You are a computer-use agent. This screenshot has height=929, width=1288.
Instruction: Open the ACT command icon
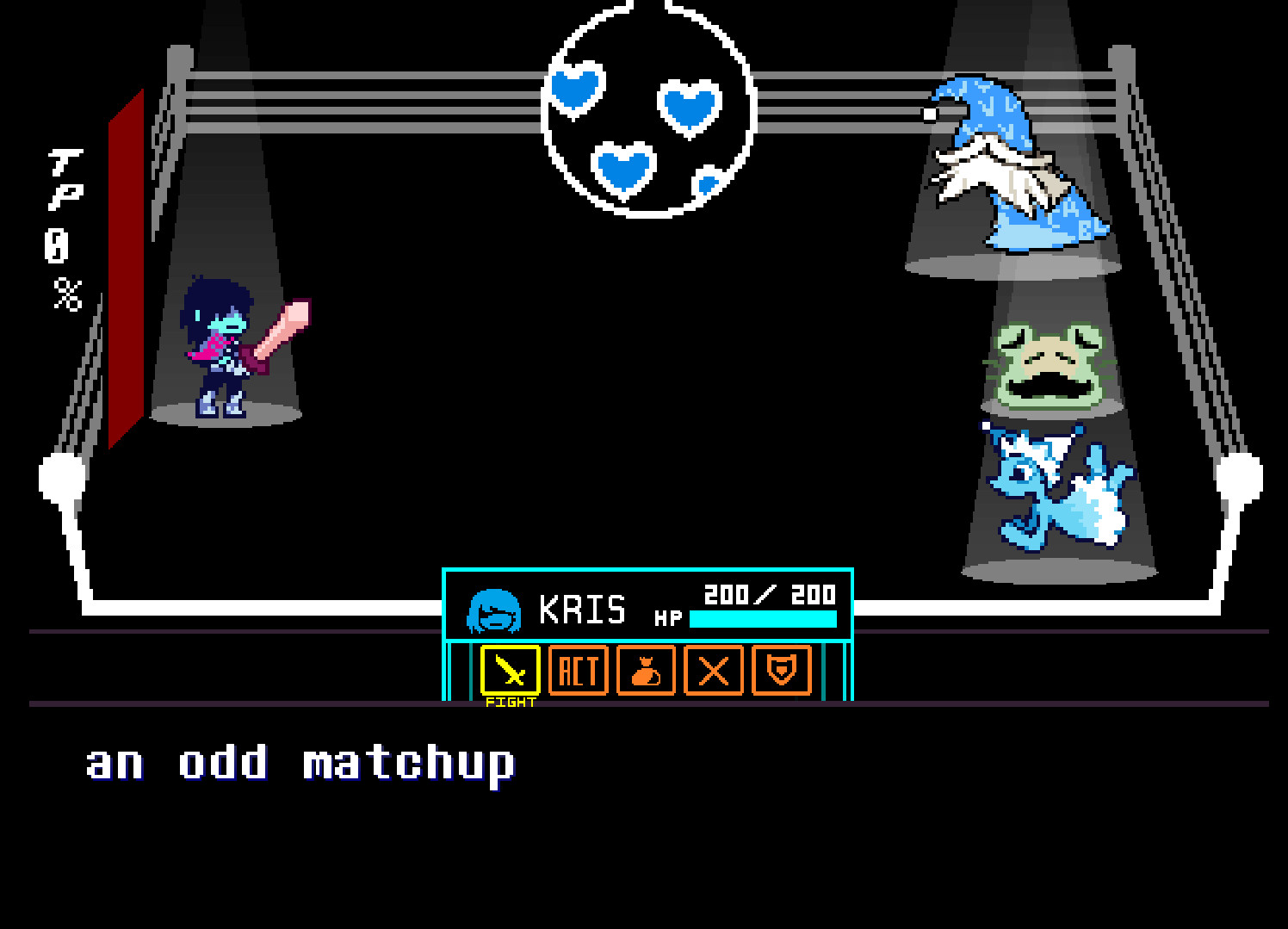(x=578, y=672)
